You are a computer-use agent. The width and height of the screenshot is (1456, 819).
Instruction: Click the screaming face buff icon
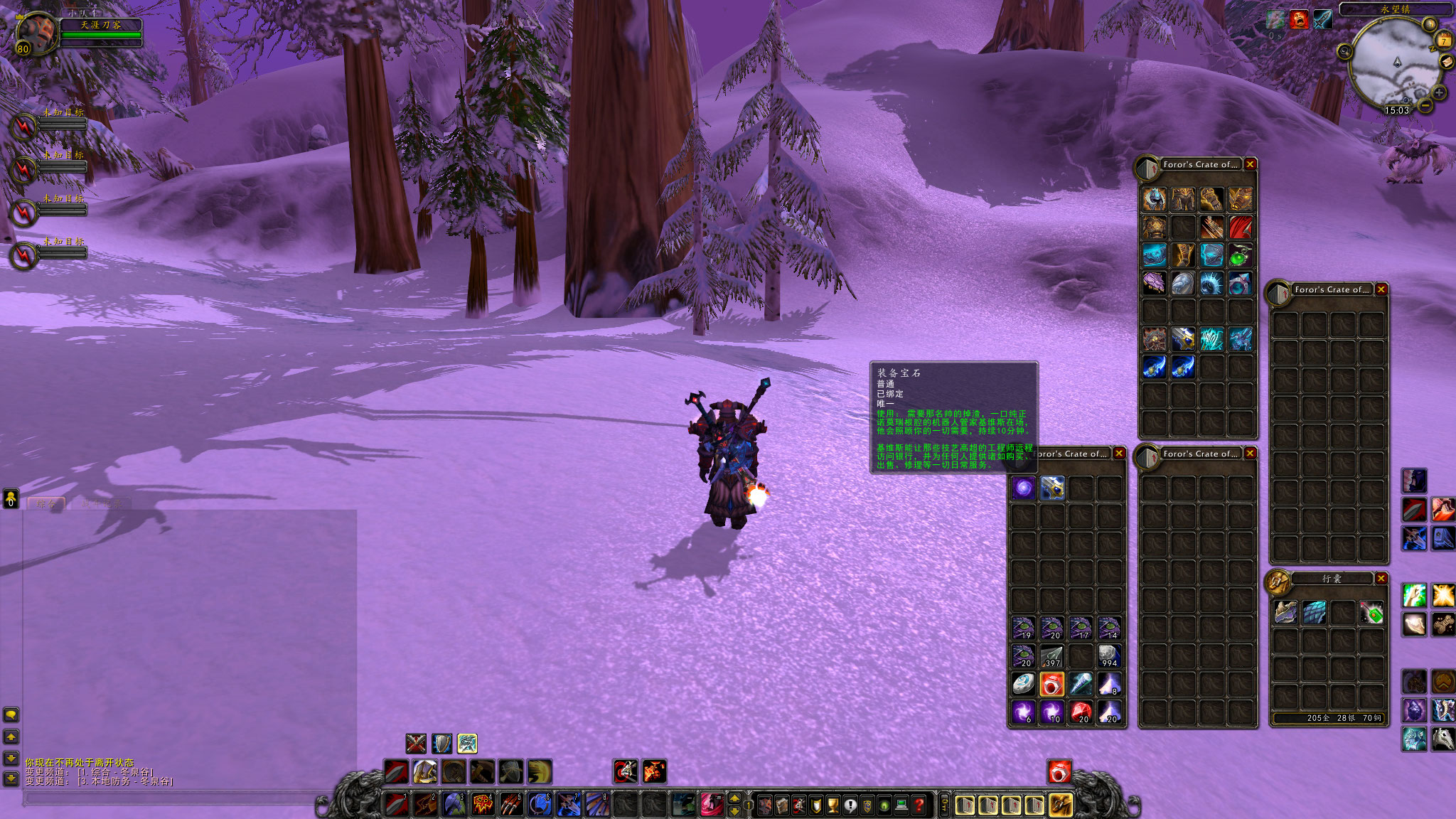click(x=1299, y=19)
